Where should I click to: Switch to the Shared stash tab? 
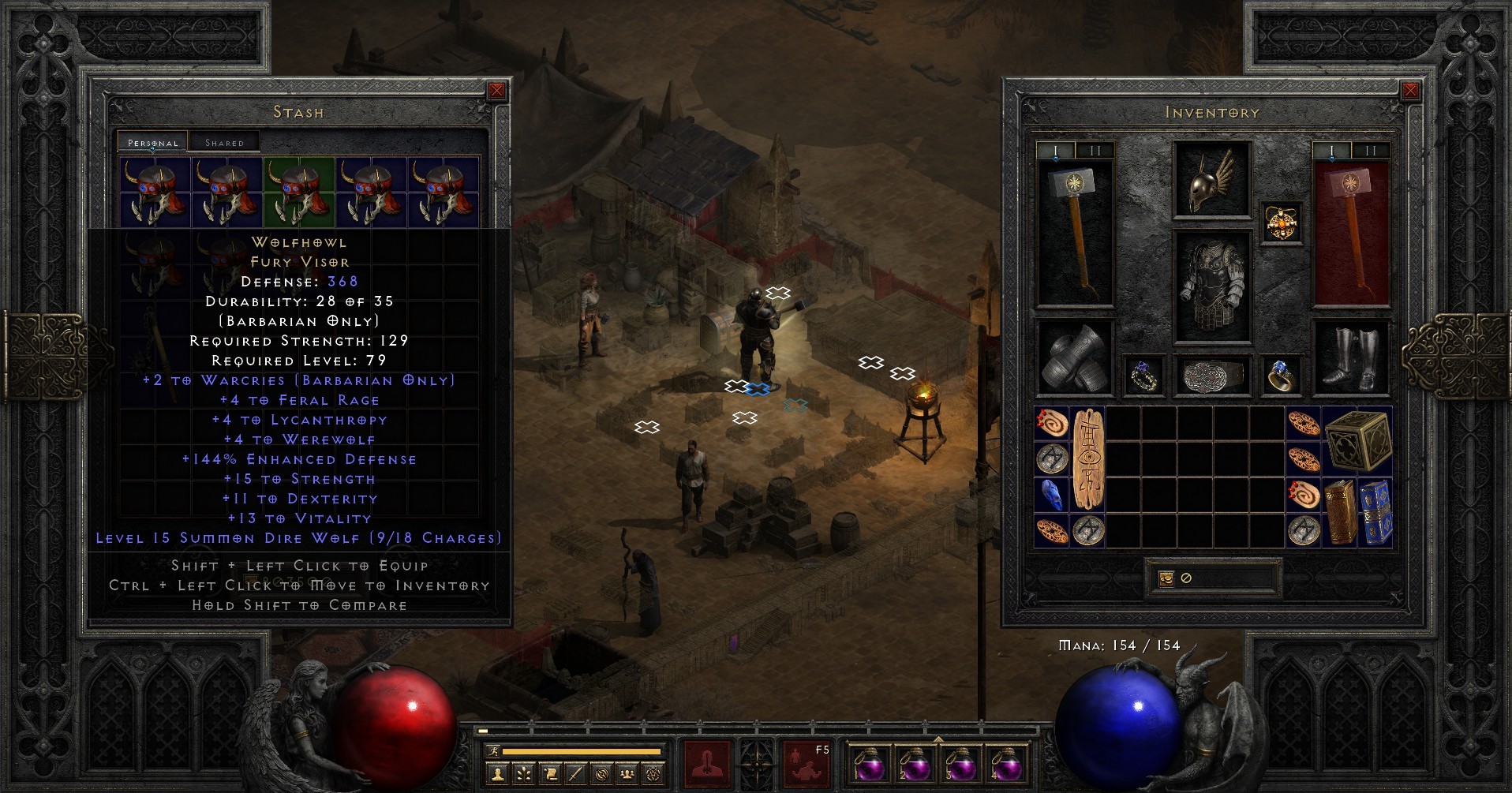pos(224,141)
